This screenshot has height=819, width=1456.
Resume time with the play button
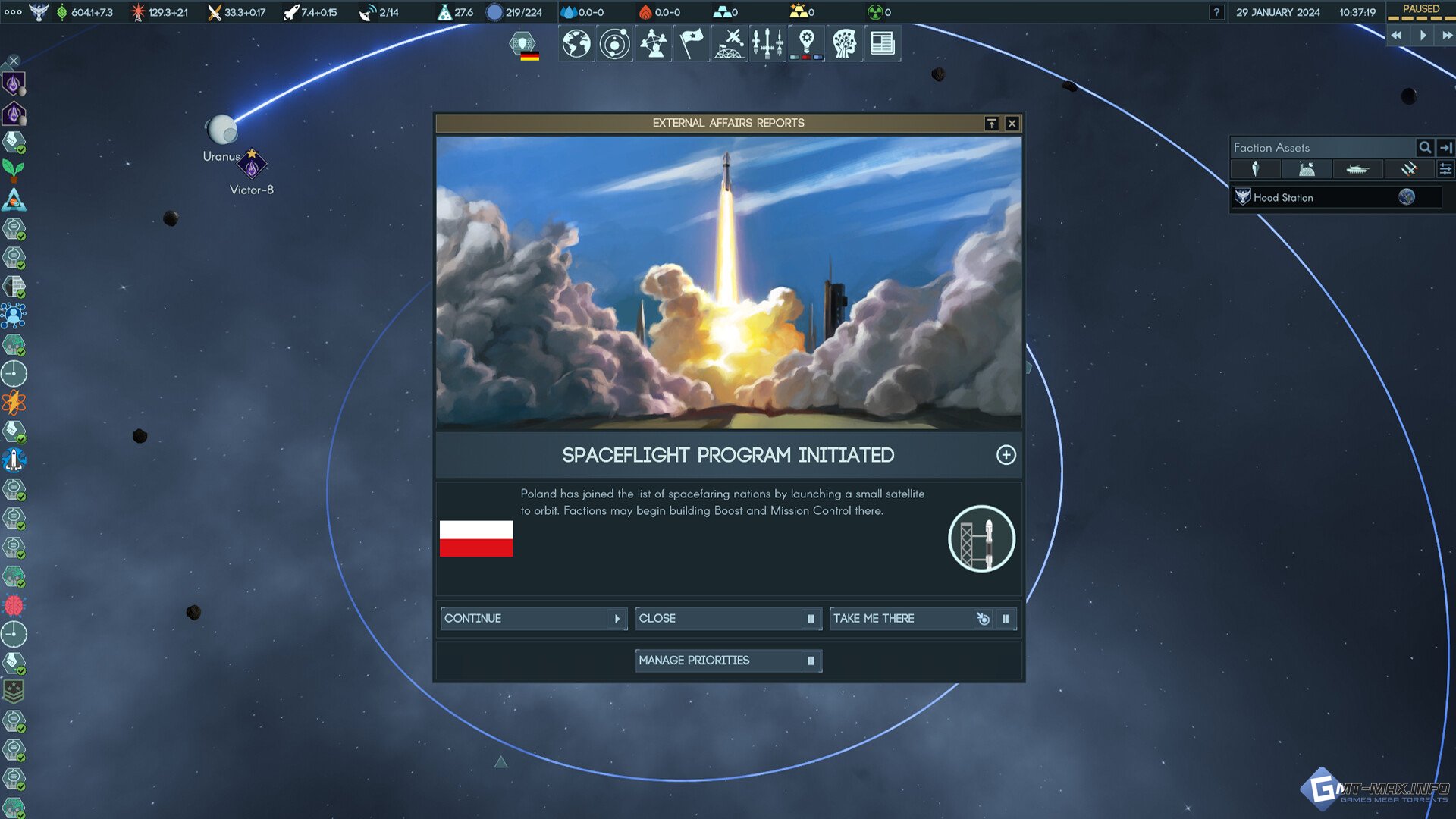[x=1423, y=36]
